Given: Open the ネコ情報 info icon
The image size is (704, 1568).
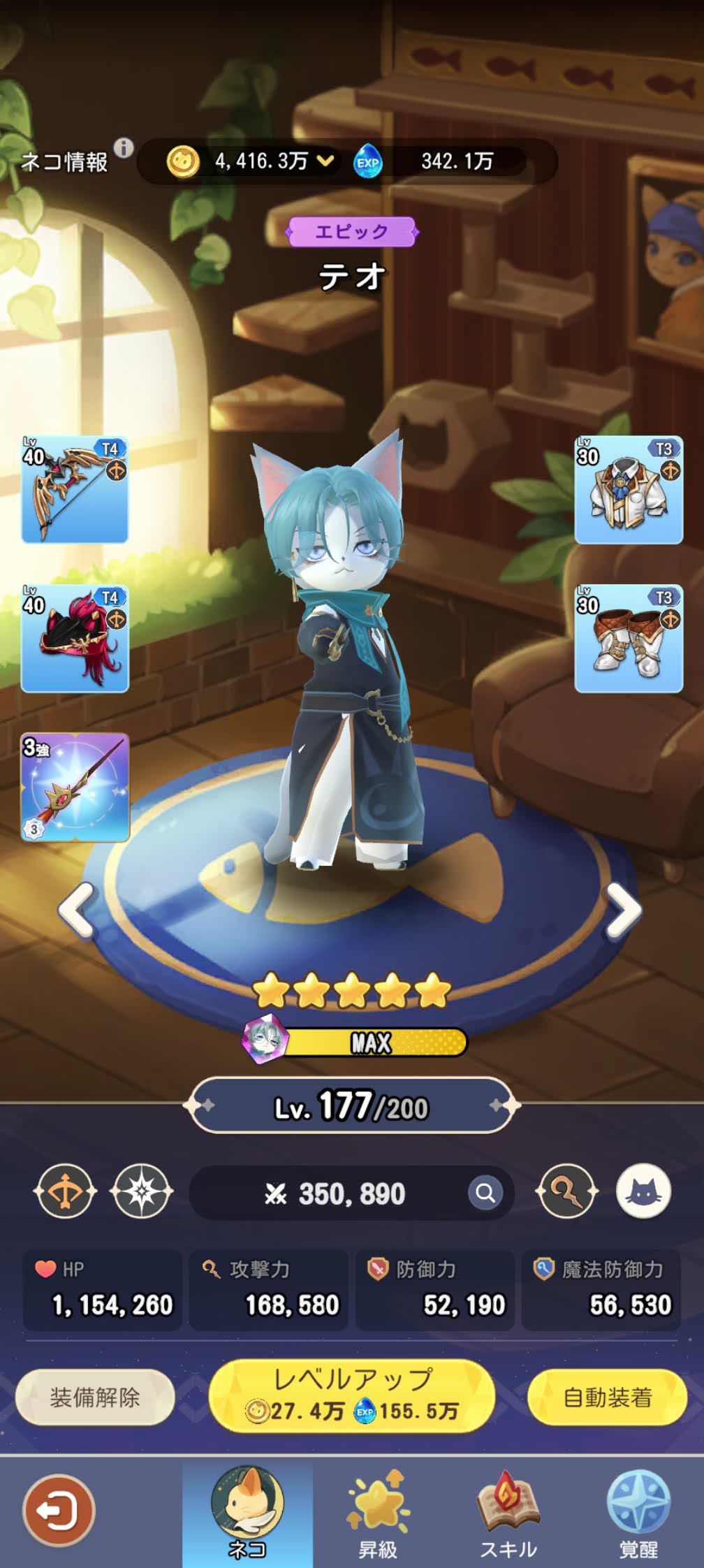Looking at the screenshot, I should 124,148.
